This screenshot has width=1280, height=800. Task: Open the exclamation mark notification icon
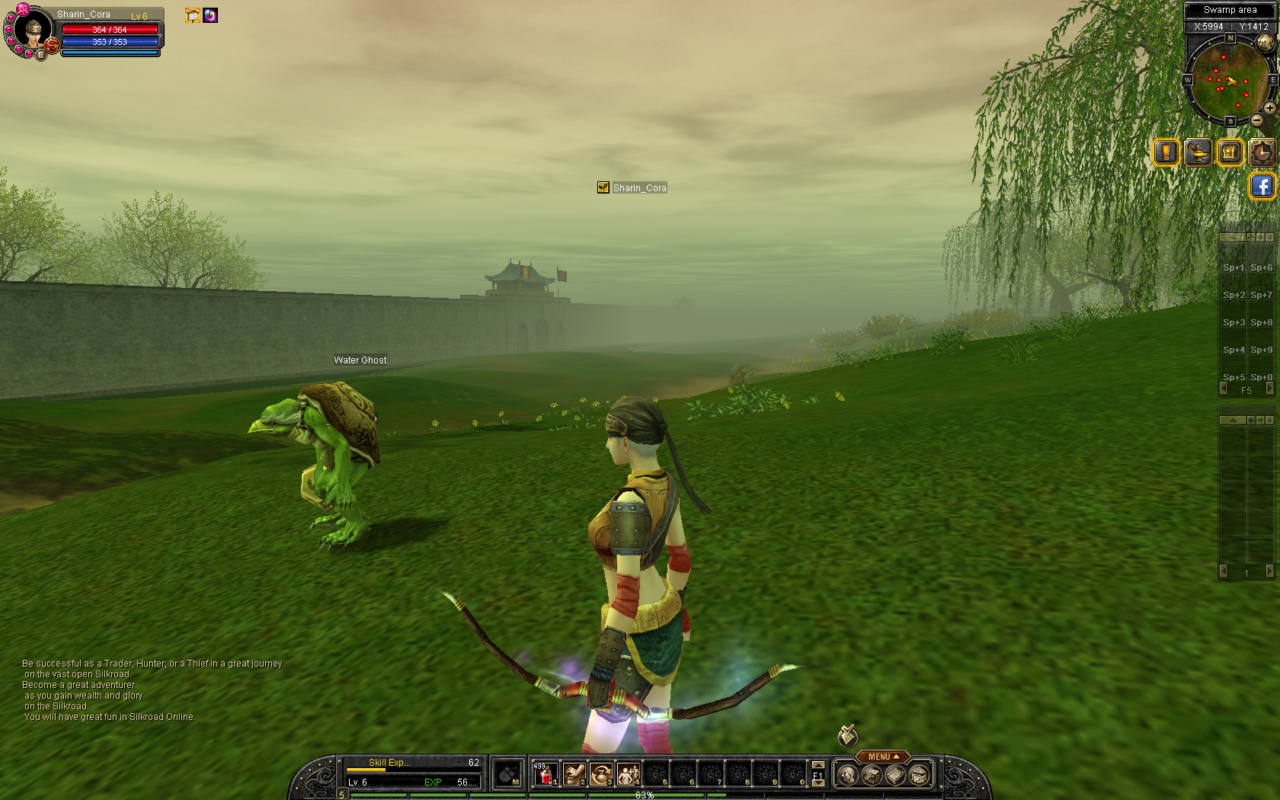click(x=1166, y=153)
